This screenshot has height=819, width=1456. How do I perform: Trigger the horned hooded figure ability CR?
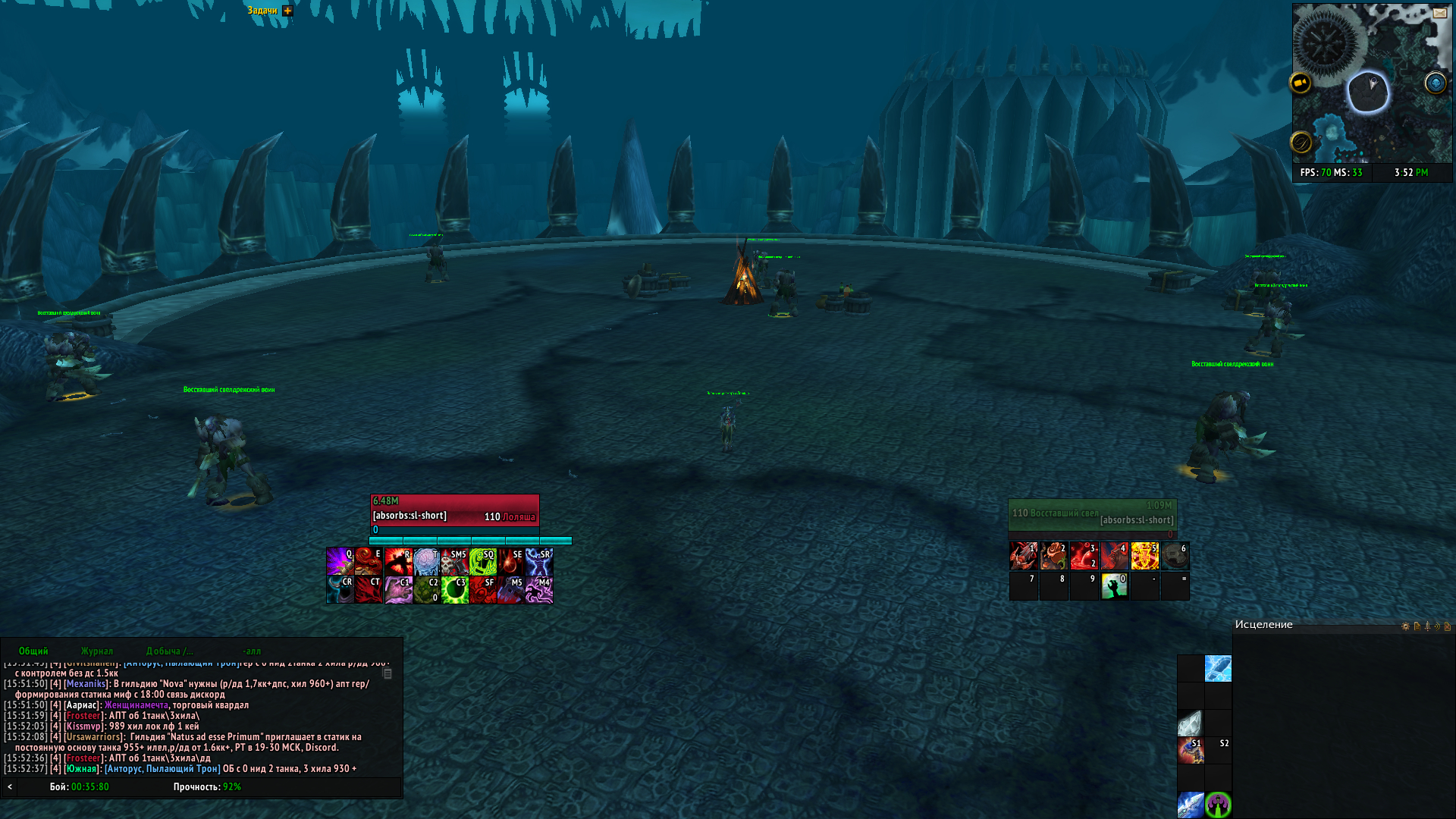click(340, 590)
